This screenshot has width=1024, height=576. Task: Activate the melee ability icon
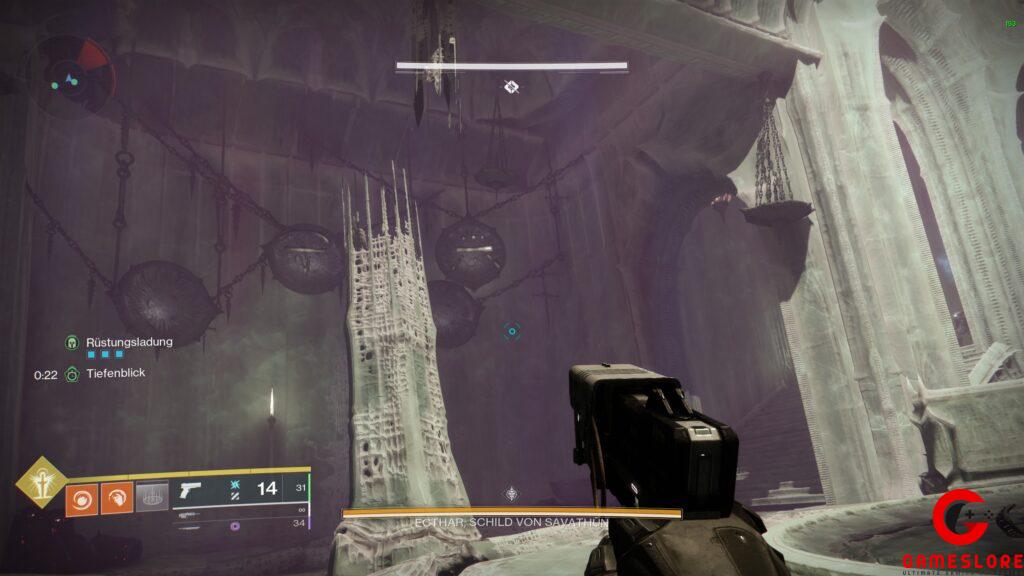(x=116, y=497)
